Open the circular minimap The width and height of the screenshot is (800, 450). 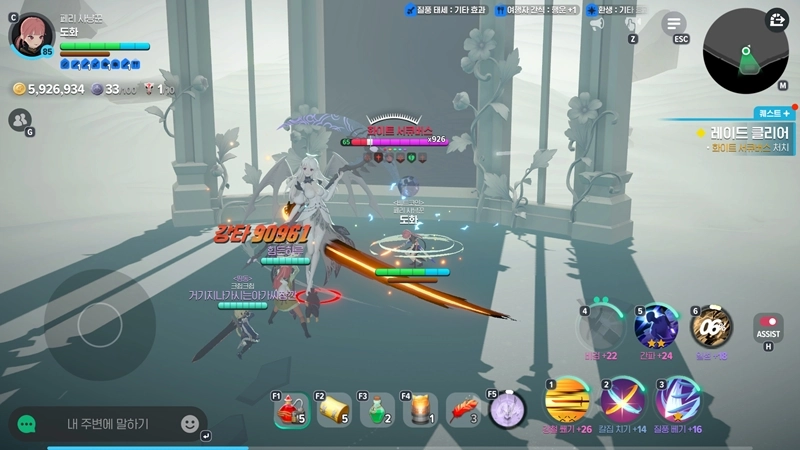(x=745, y=52)
